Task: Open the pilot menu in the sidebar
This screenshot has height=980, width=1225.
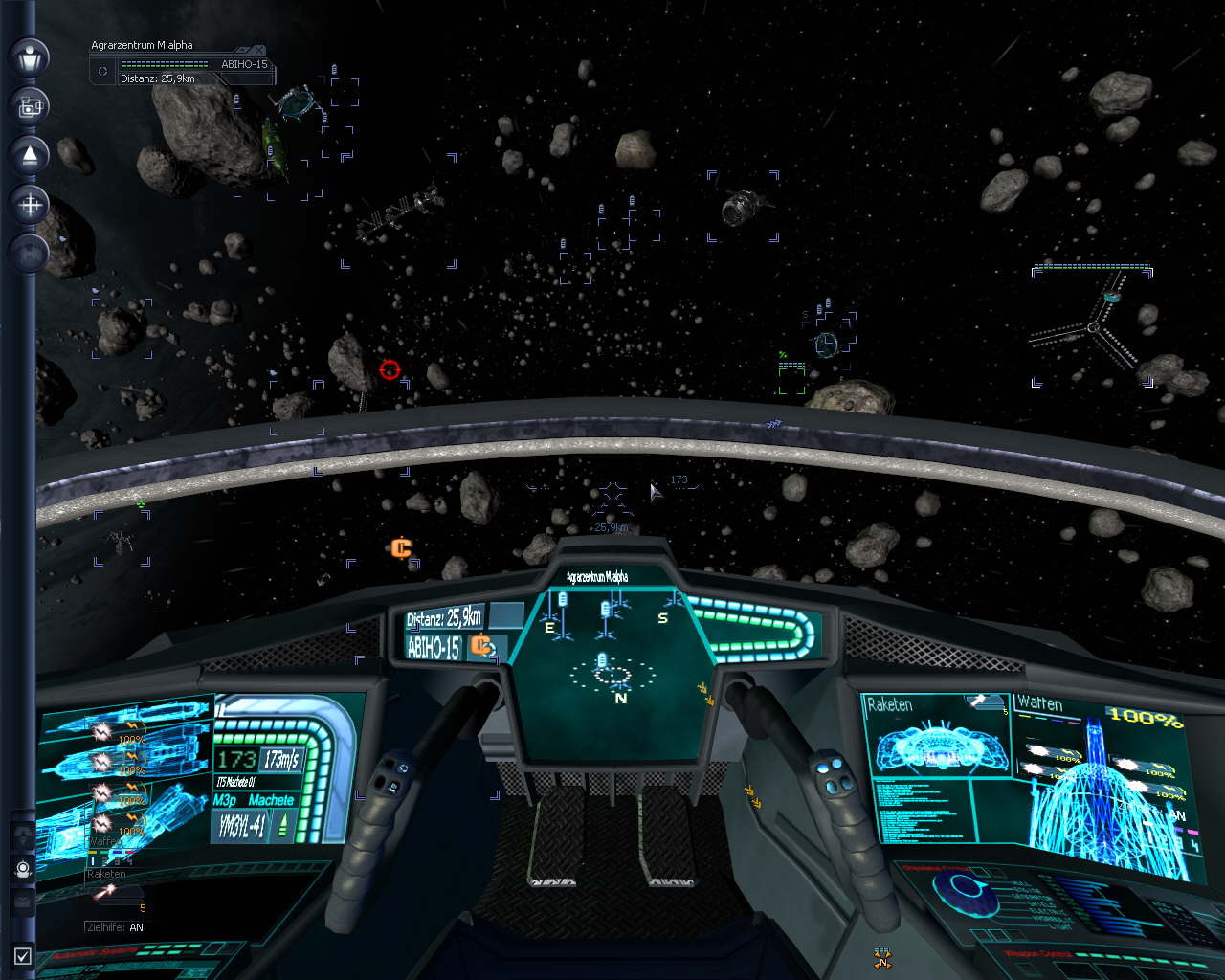Action: point(30,56)
